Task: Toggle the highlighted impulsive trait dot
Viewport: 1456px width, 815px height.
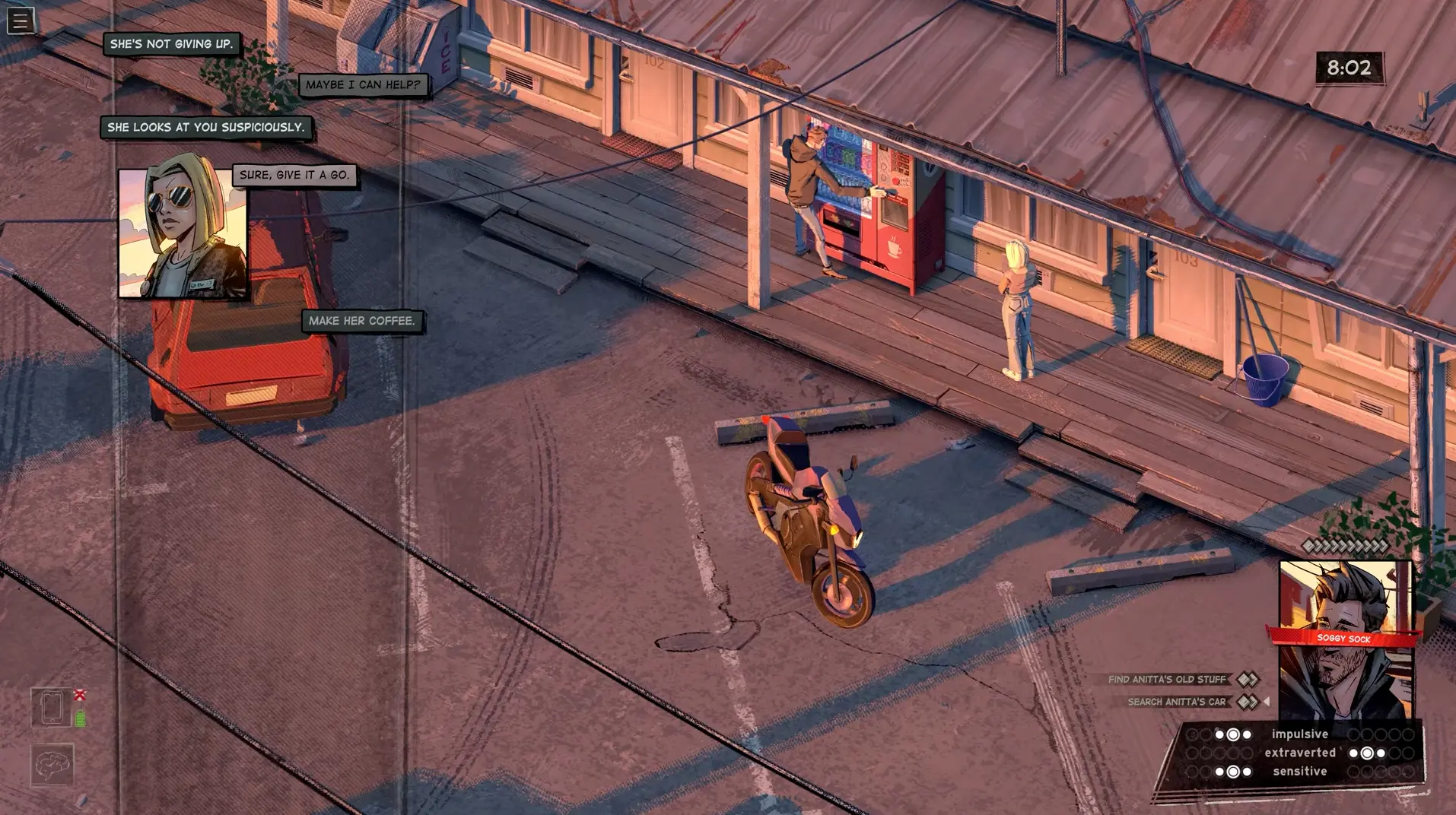Action: point(1233,734)
